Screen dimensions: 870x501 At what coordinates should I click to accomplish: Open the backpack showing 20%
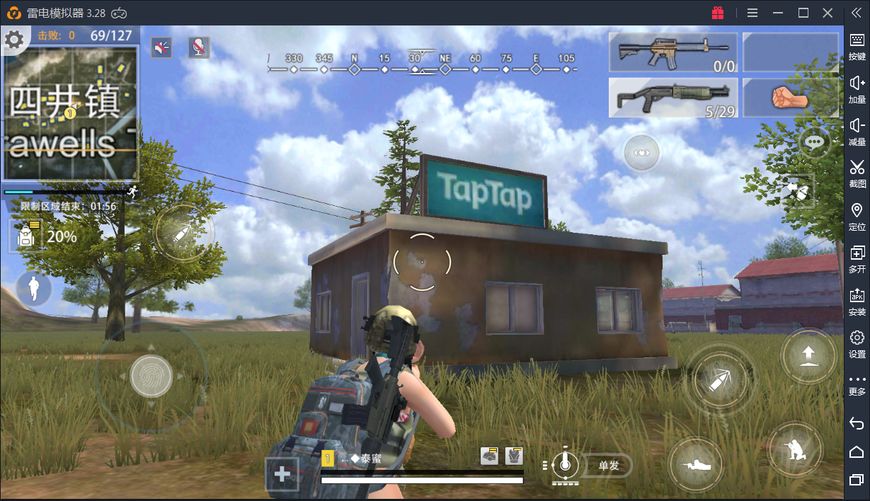(x=25, y=236)
